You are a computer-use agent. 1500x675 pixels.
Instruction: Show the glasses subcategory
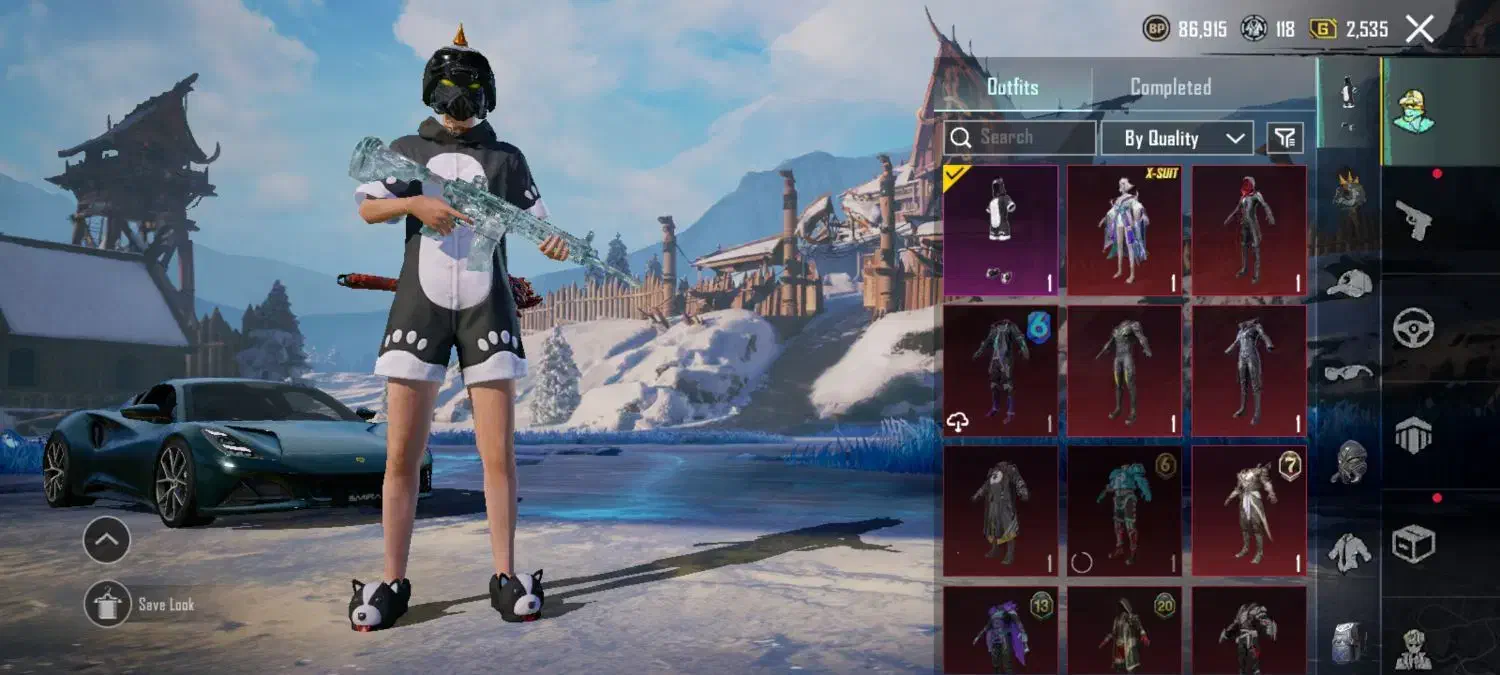point(1349,373)
